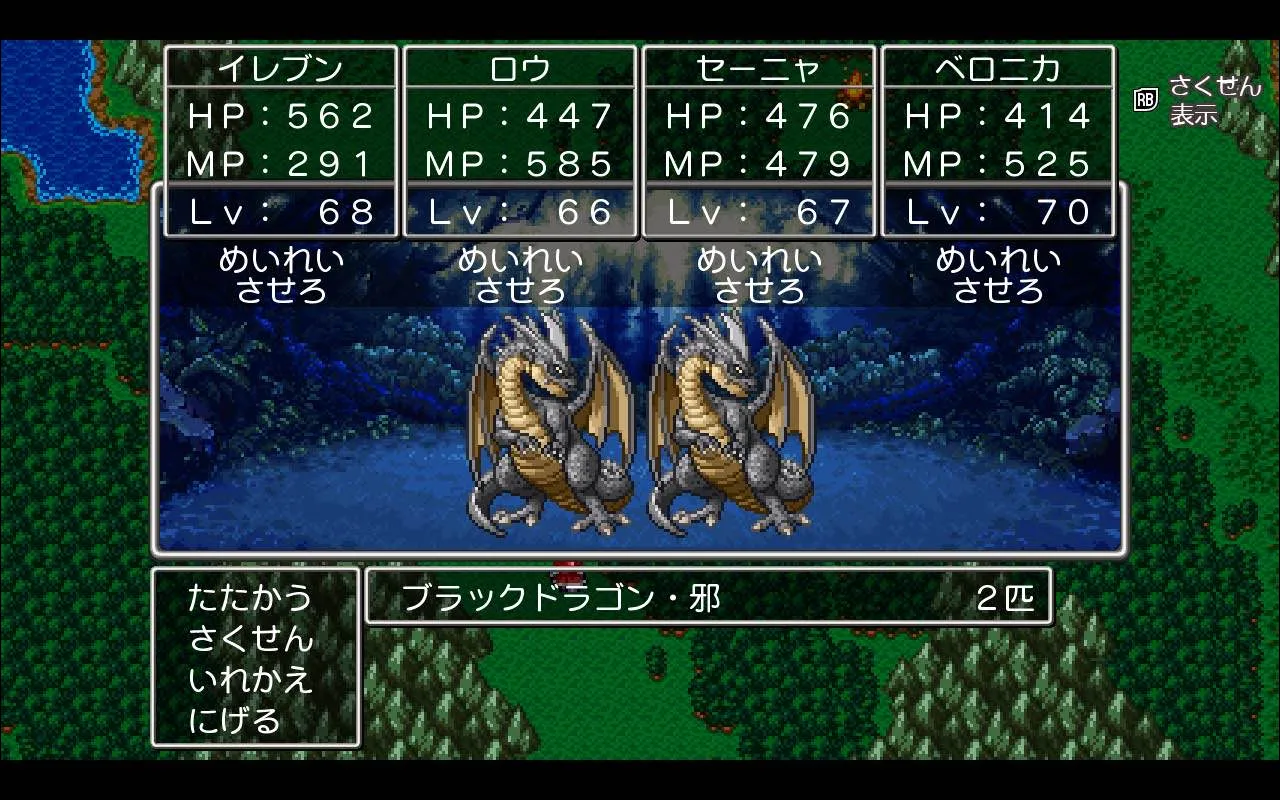This screenshot has height=800, width=1280.
Task: Select ベロニカ's status panel
Action: [x=998, y=140]
